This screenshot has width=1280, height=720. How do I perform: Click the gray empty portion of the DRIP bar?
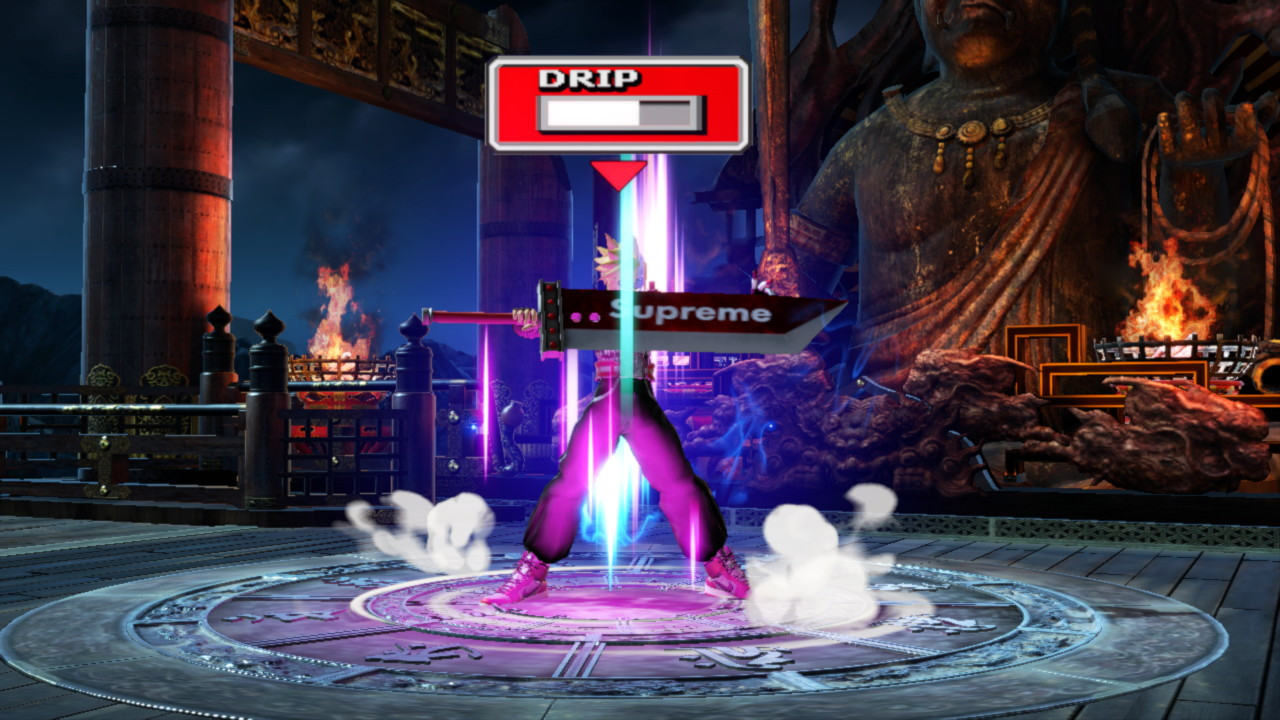click(668, 113)
